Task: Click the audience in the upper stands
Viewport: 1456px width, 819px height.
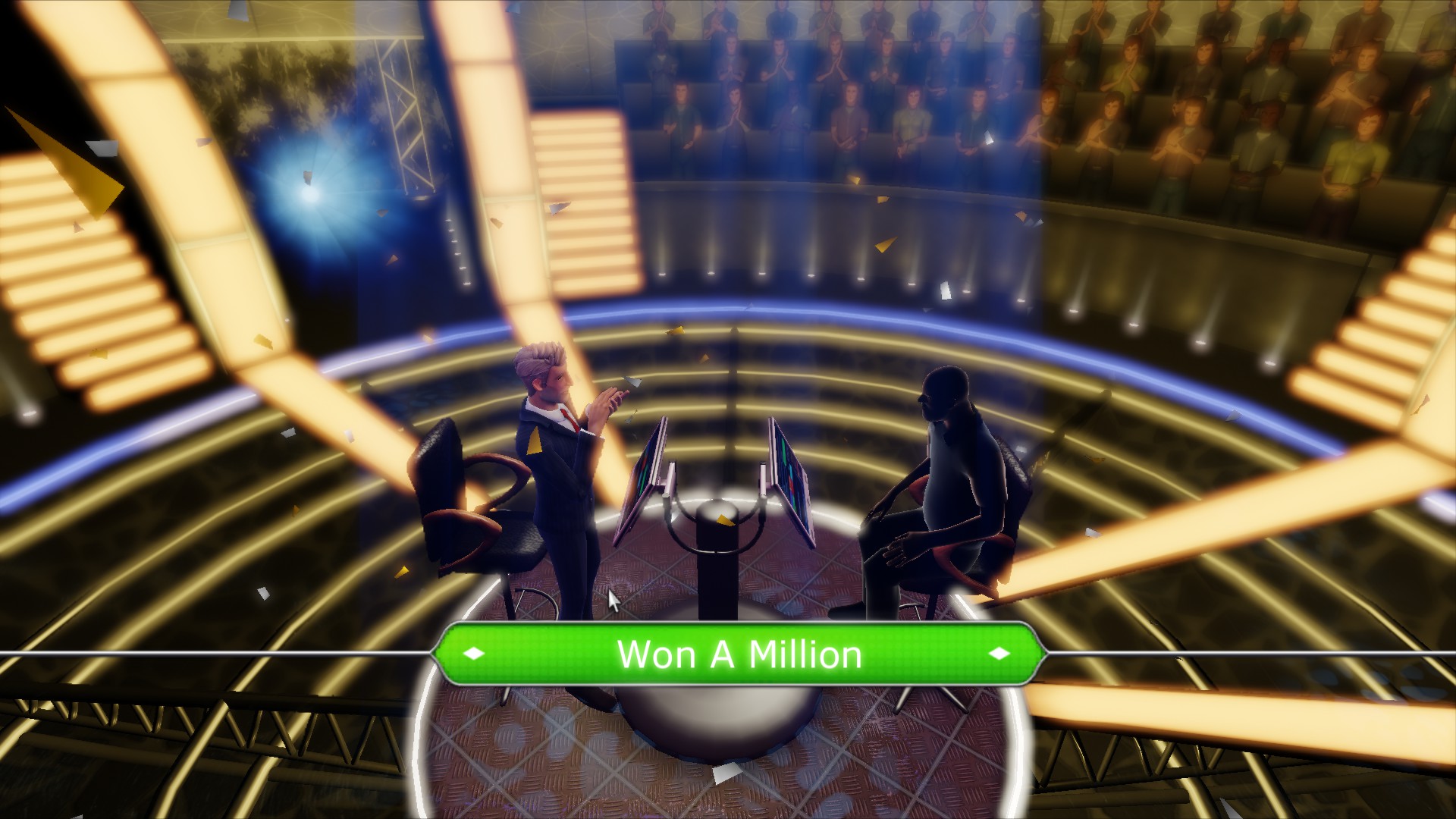Action: (834, 91)
